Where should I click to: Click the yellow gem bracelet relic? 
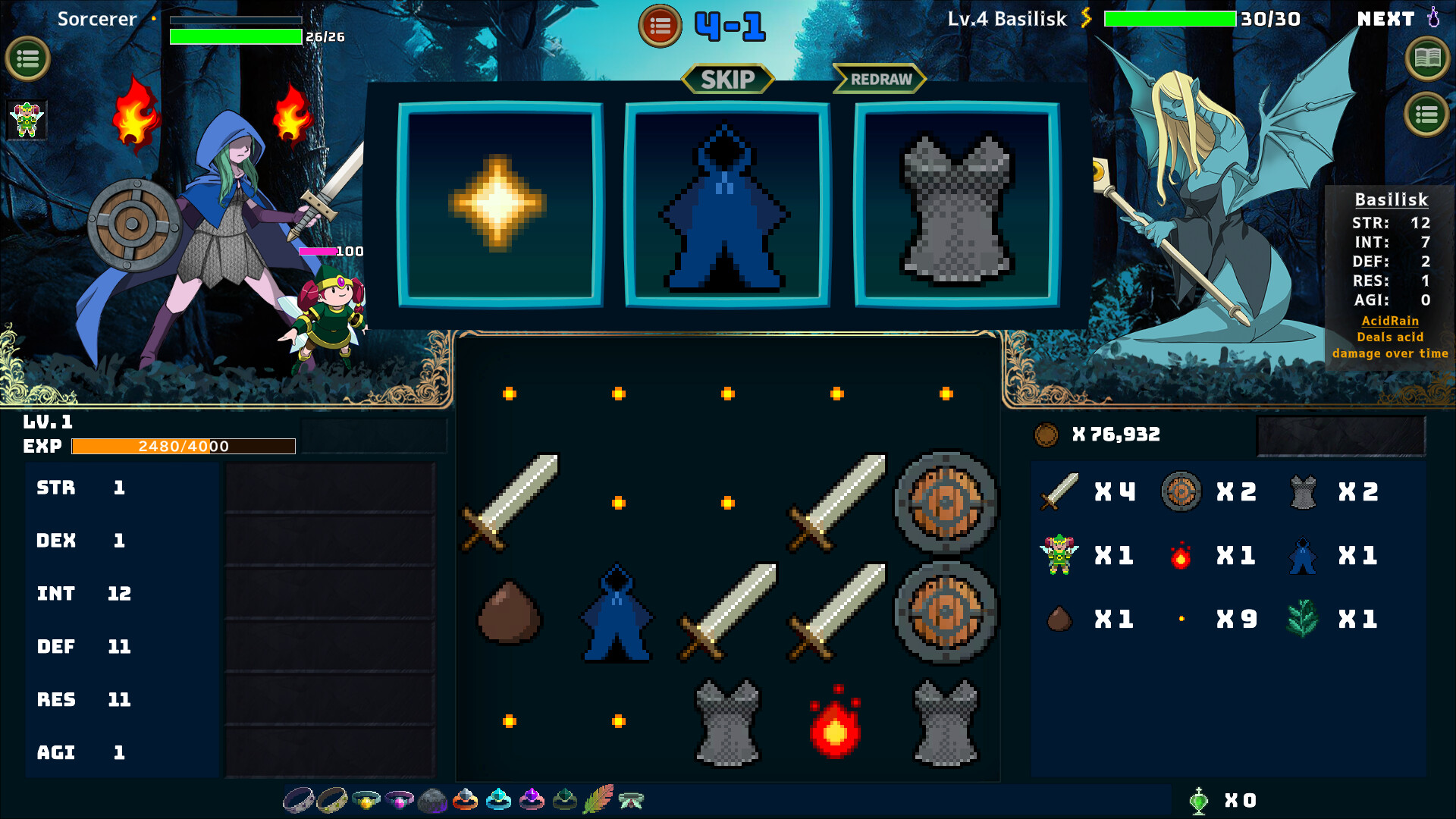coord(366,799)
